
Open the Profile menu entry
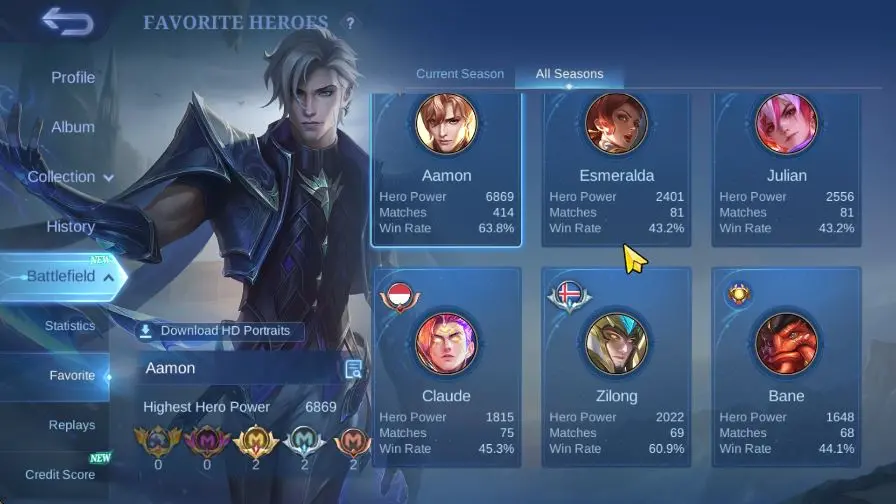(x=73, y=77)
